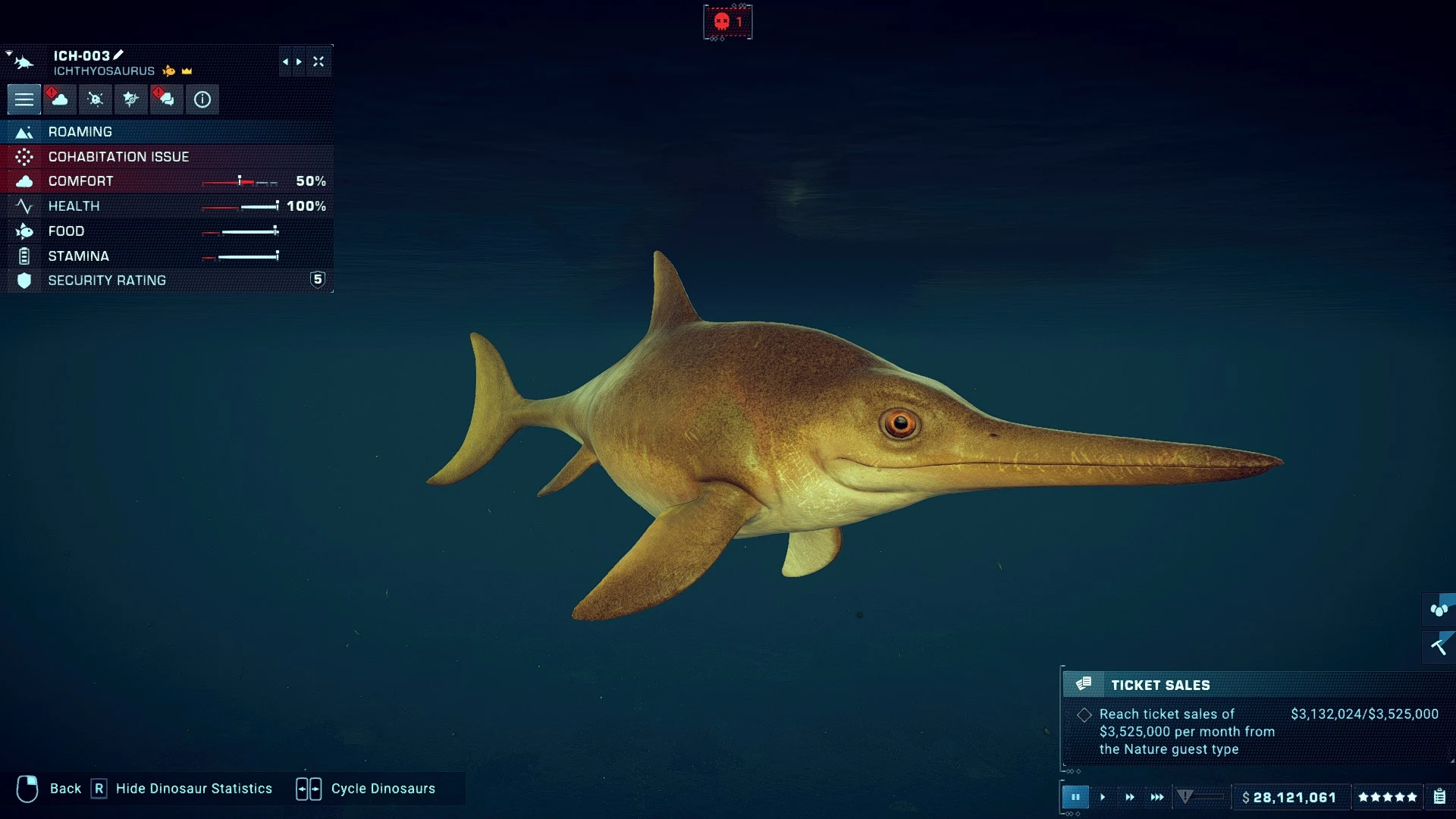The image size is (1456, 819).
Task: Select the overview list tab
Action: tap(24, 99)
